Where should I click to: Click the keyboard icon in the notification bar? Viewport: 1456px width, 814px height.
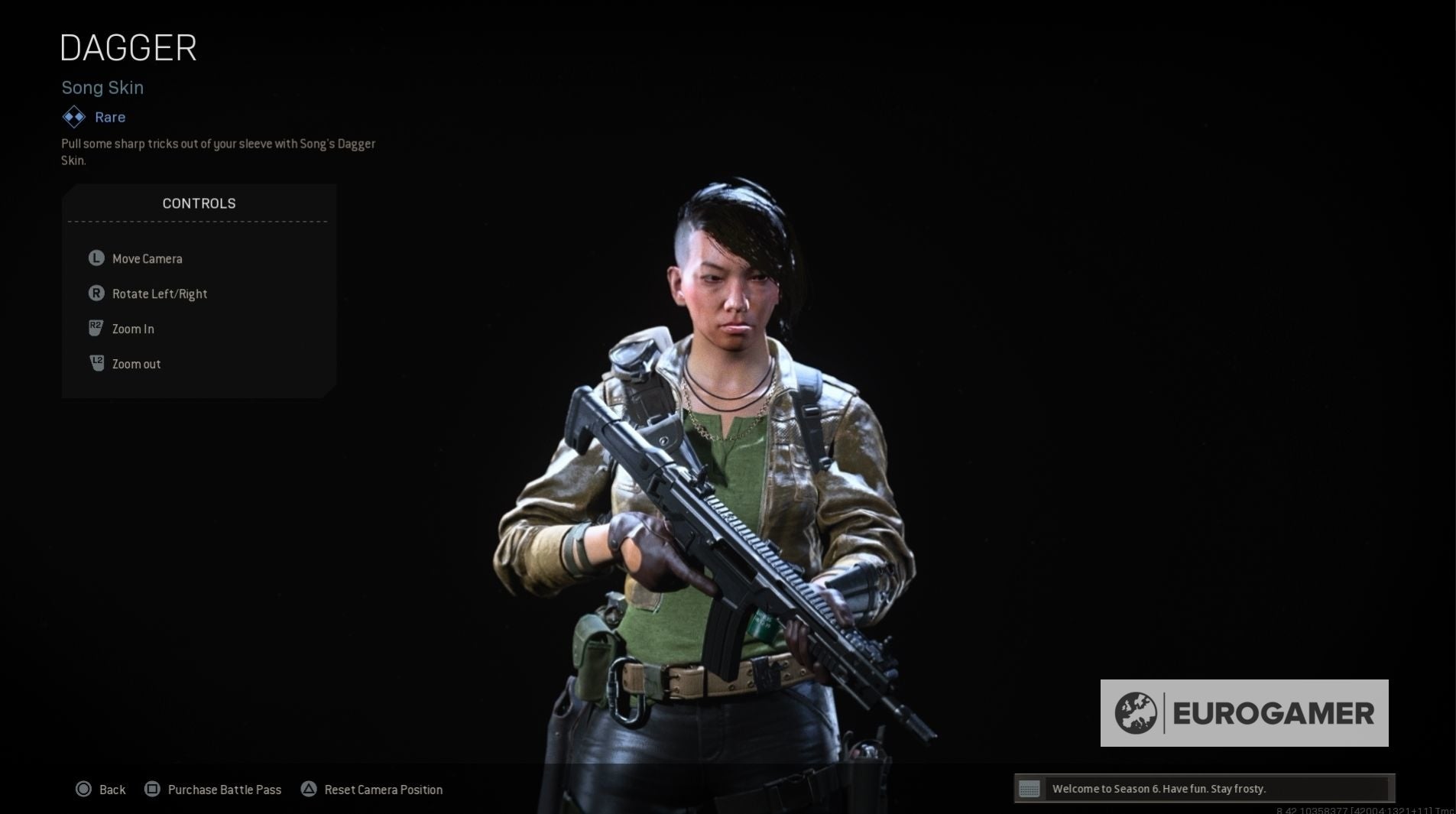tap(1030, 788)
